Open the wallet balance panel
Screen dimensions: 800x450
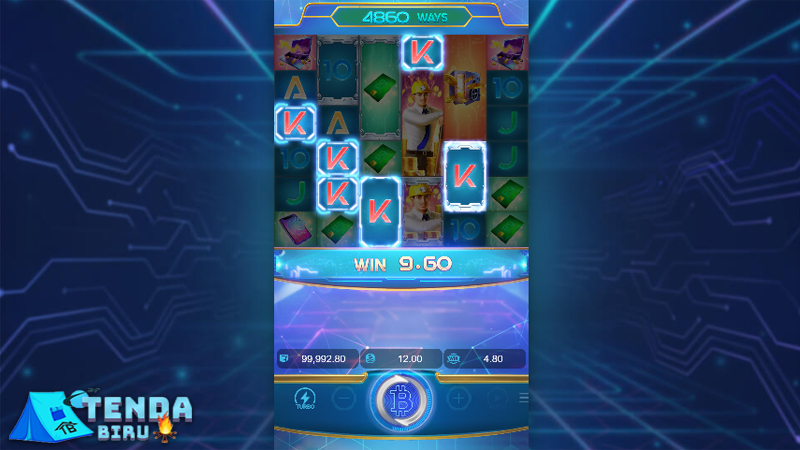(316, 358)
